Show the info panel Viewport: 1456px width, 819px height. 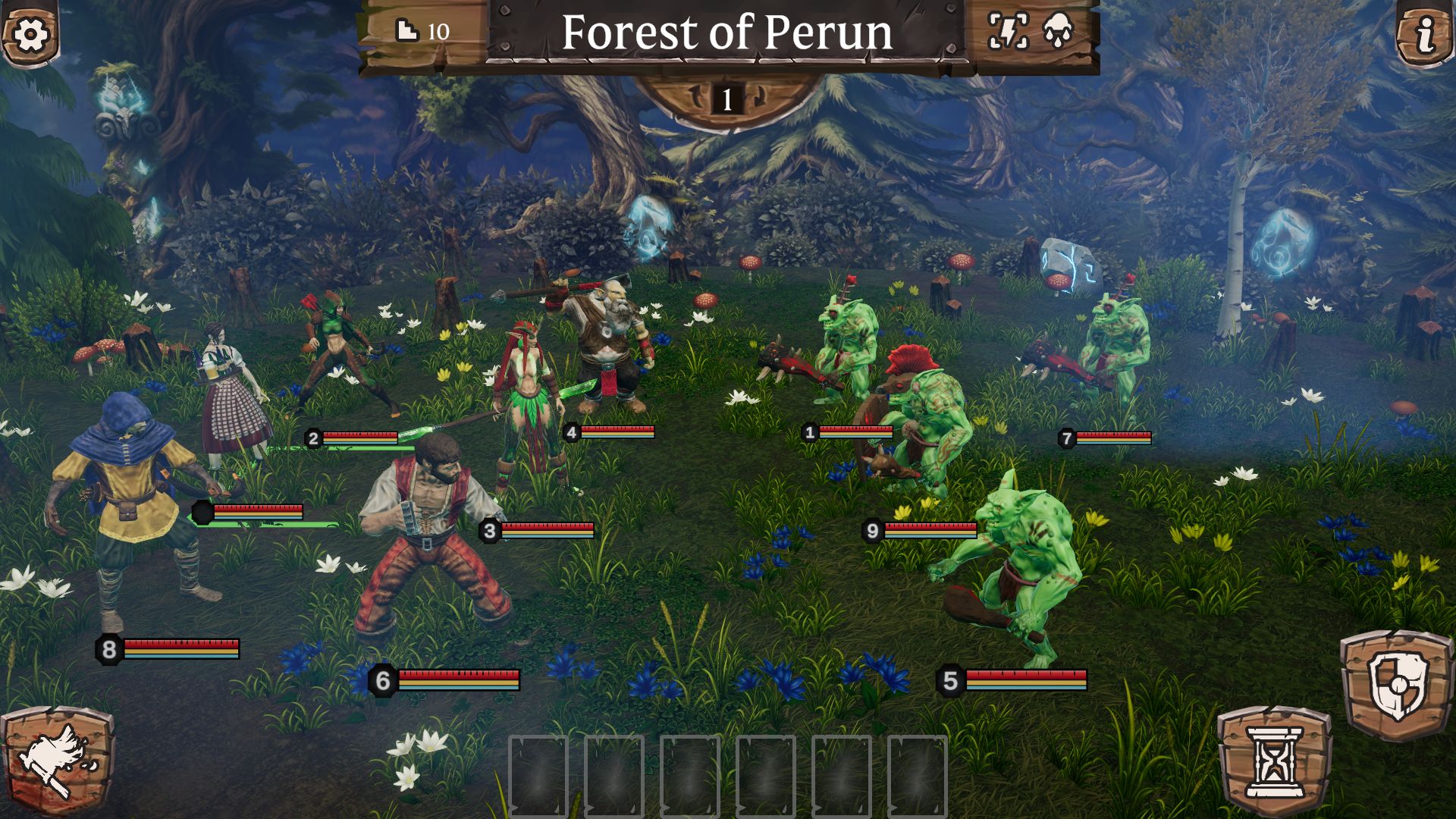[x=1426, y=34]
